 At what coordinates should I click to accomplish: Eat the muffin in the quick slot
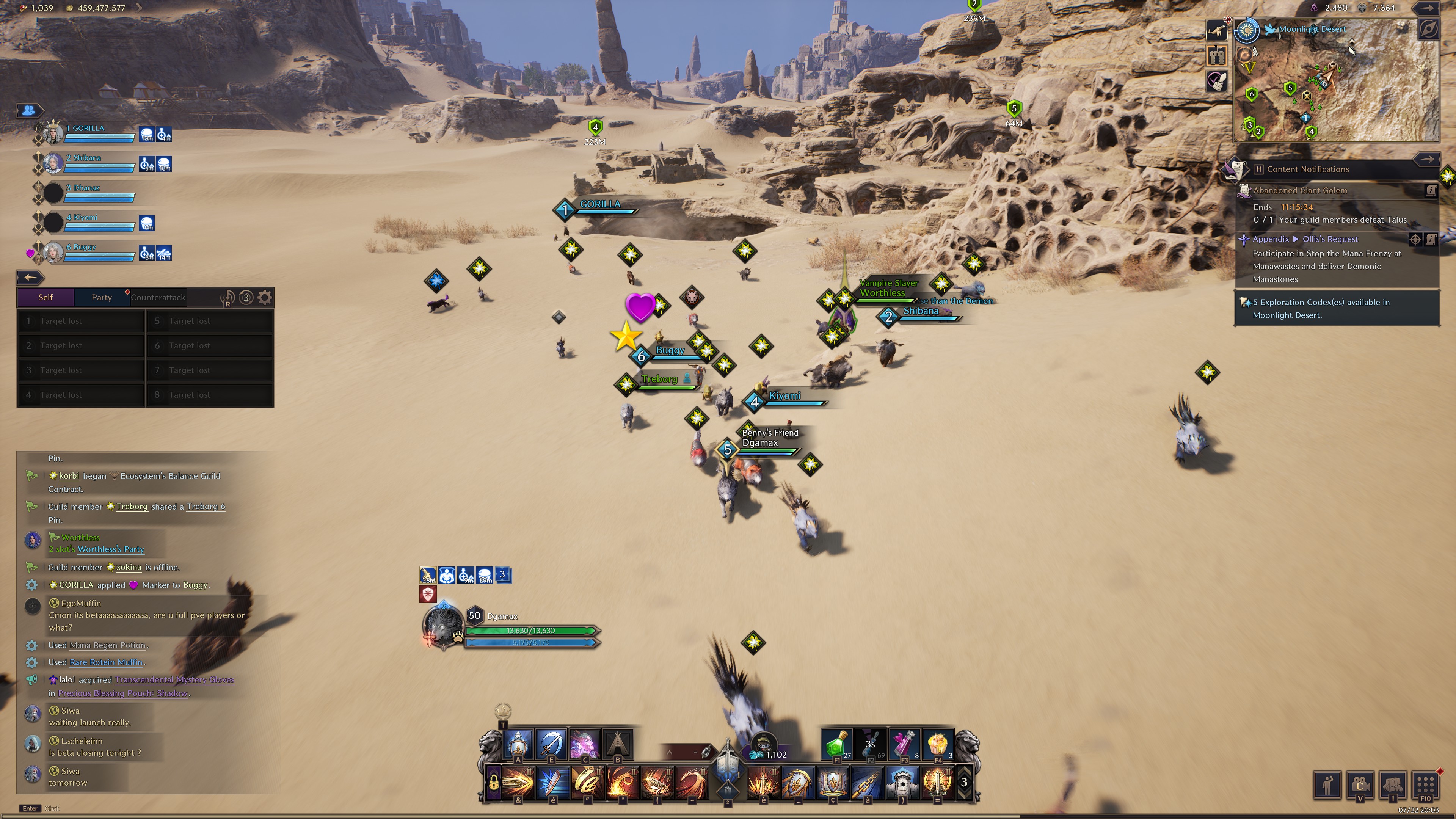(938, 744)
